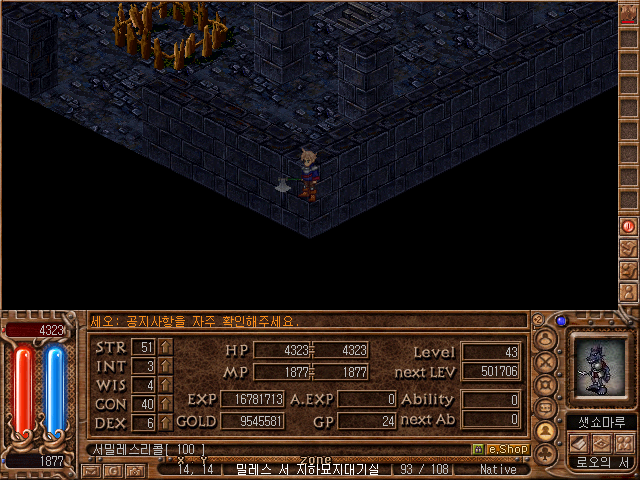Open the shield emblem round button

[546, 384]
